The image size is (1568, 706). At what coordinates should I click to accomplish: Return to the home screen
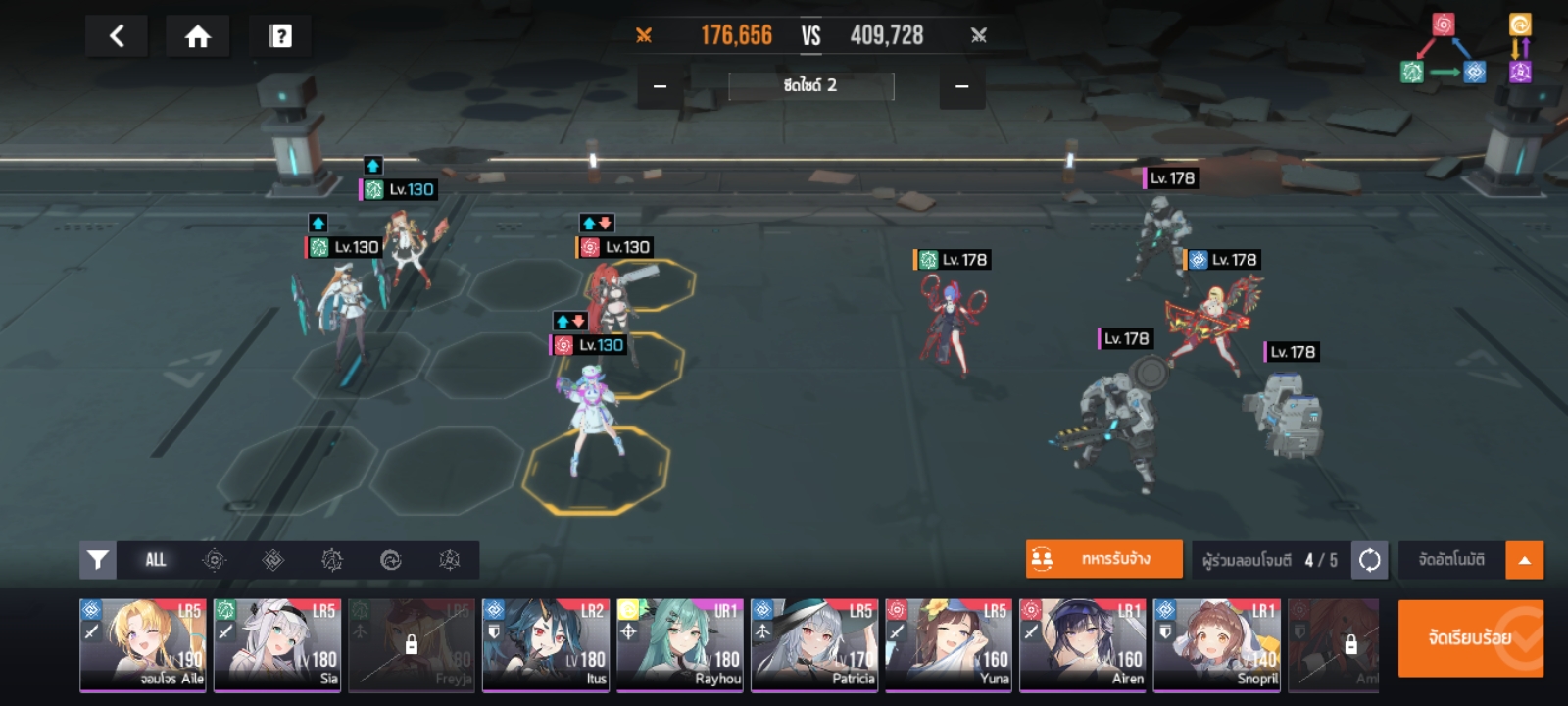coord(198,36)
